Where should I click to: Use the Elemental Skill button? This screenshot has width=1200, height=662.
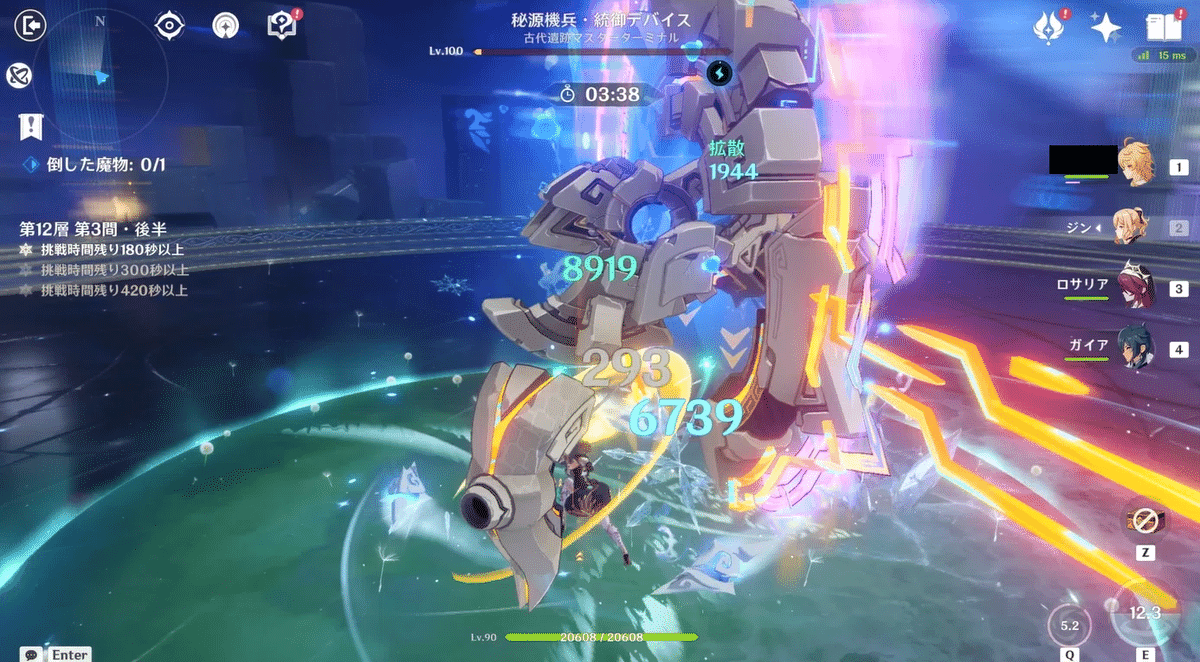1143,613
